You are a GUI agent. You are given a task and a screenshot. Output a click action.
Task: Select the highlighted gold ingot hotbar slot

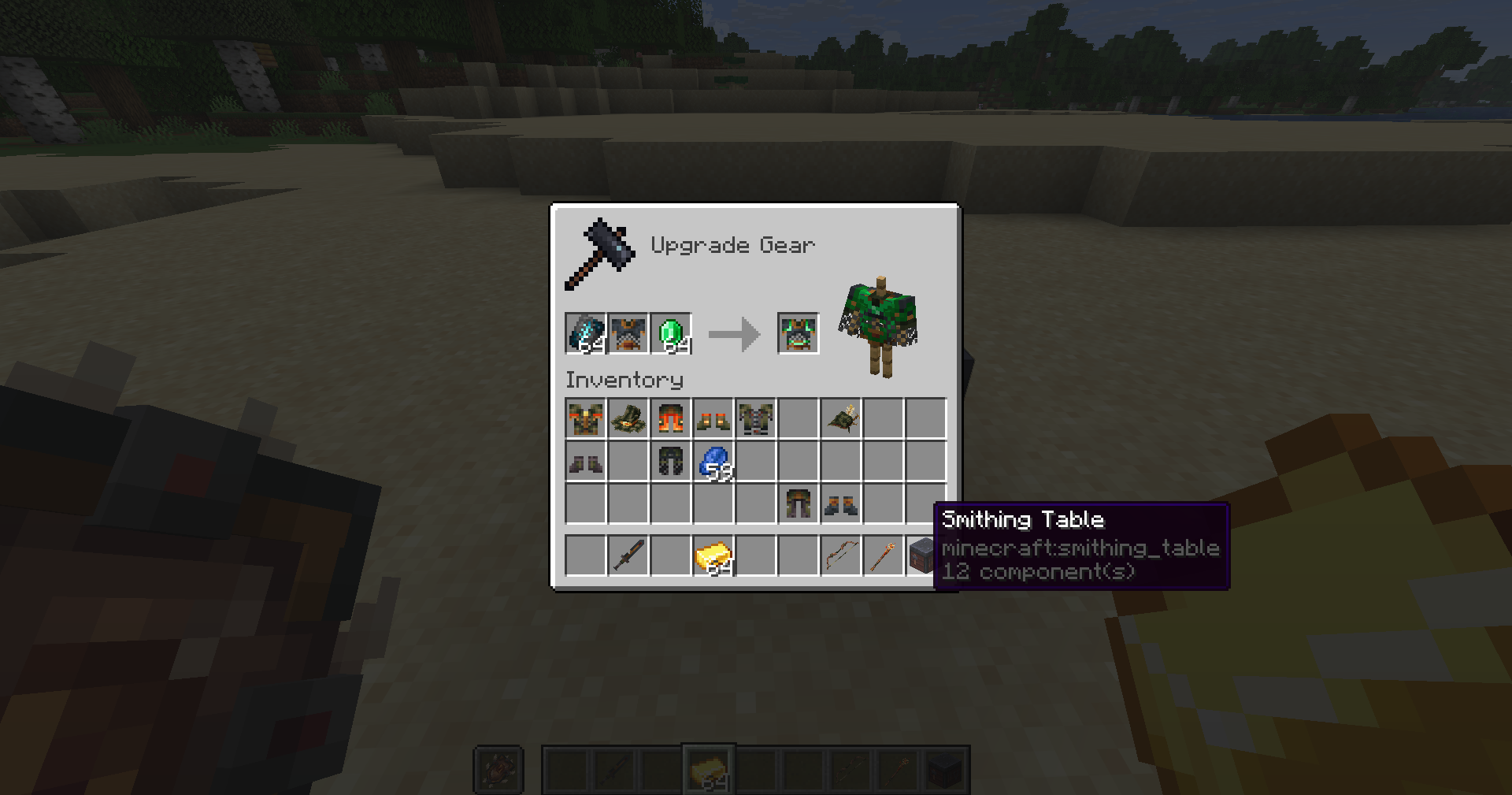click(x=710, y=768)
